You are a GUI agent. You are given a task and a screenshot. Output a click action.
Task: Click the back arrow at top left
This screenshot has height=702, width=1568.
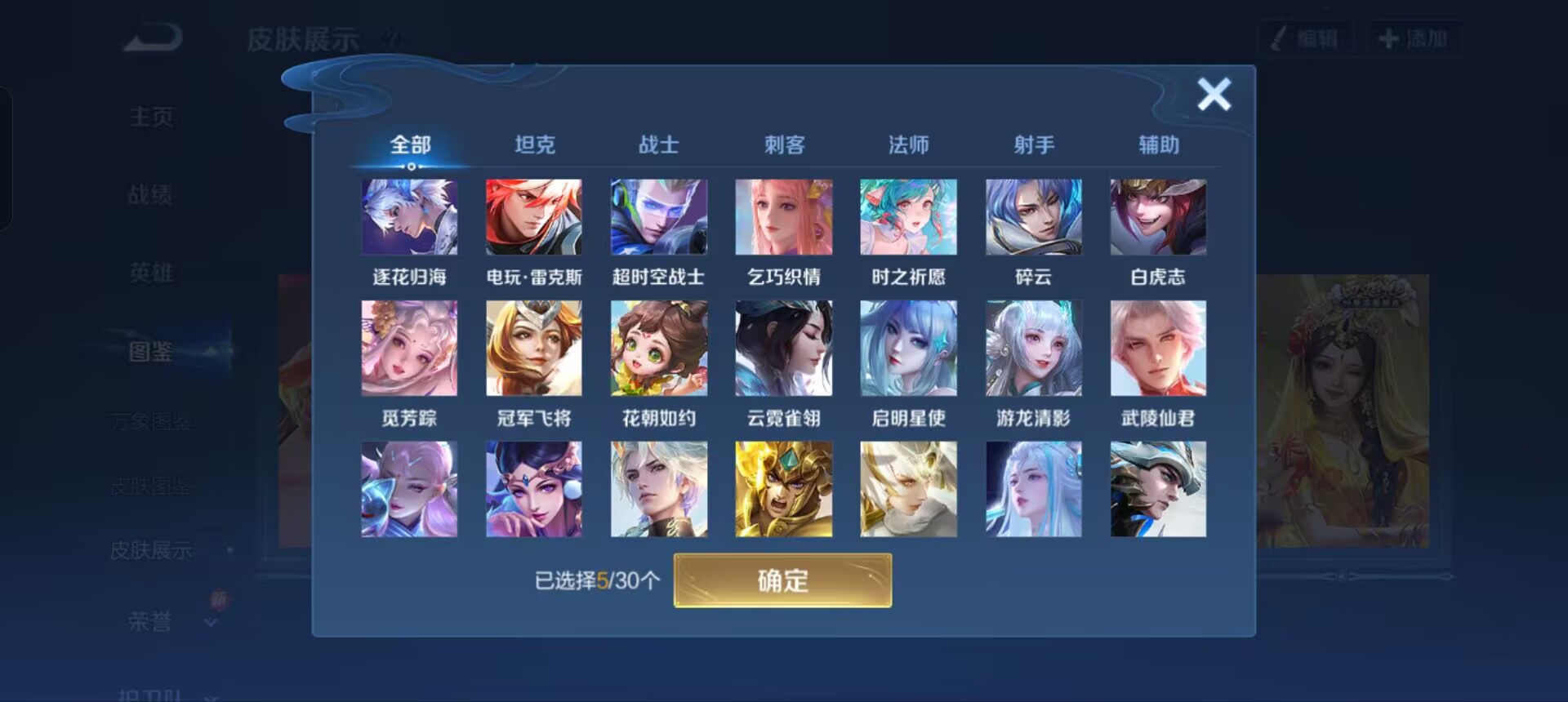tap(149, 37)
